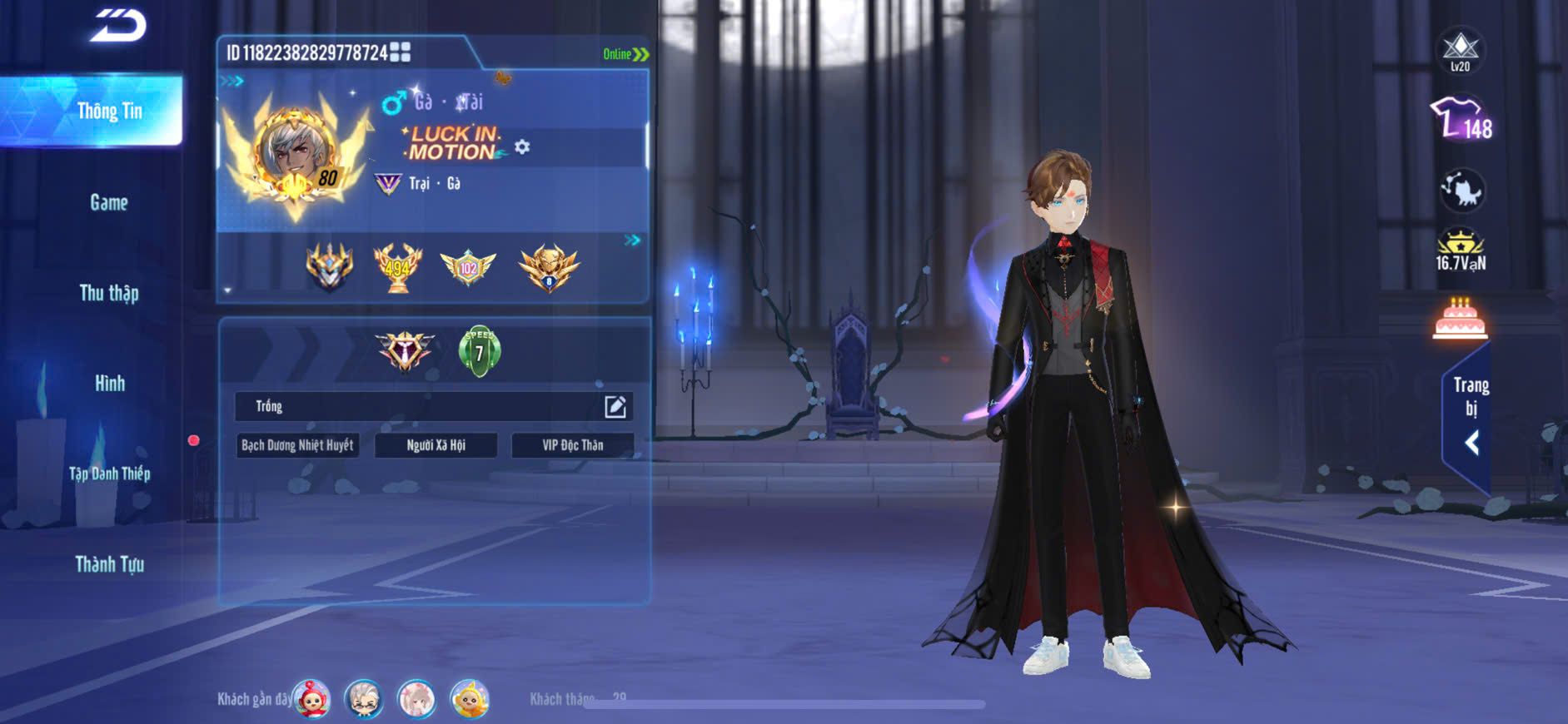Screen dimensions: 1568x724
Task: Open the wardrobe shirt icon showing 148
Action: point(1461,119)
